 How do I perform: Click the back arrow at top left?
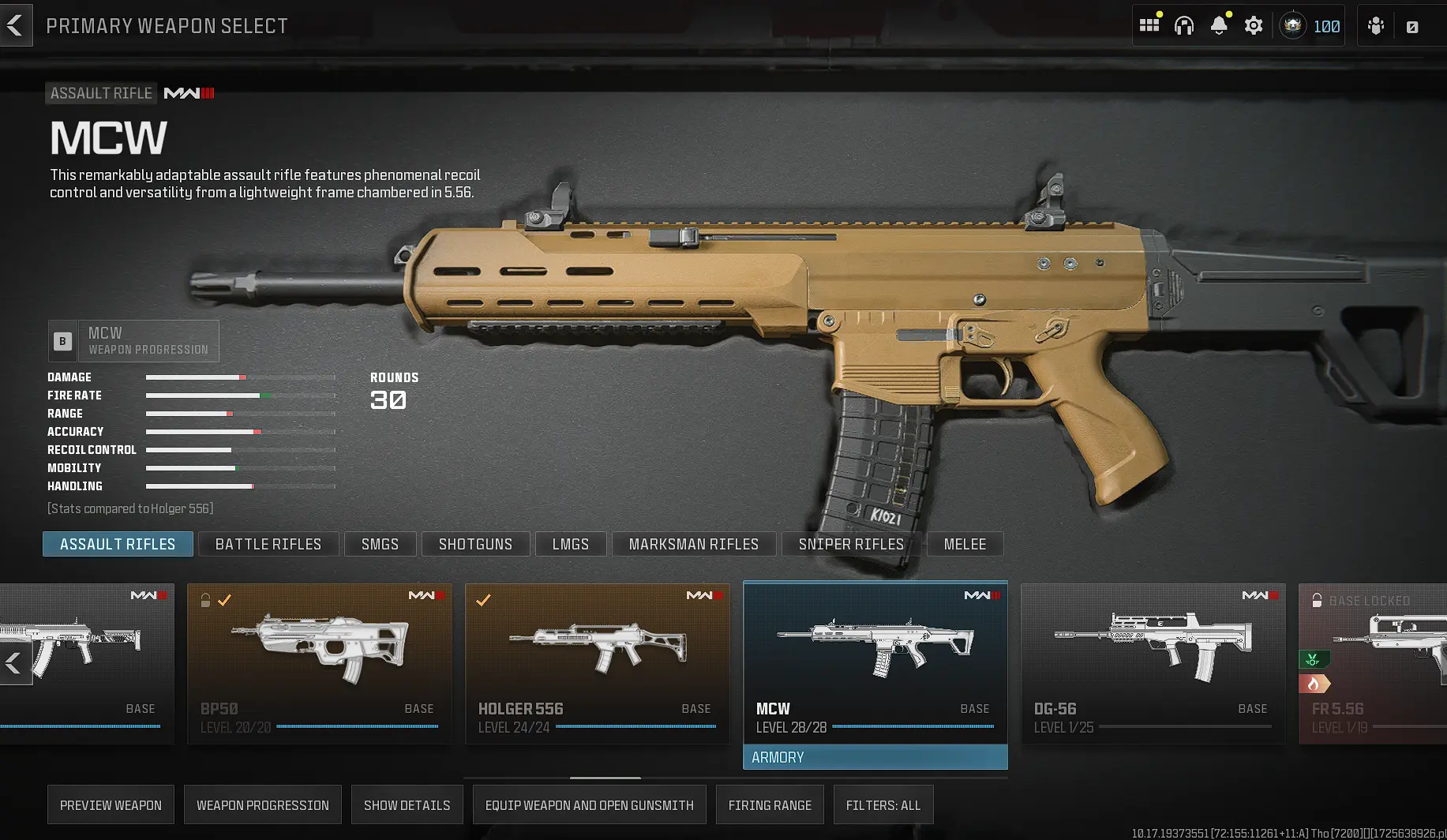pyautogui.click(x=16, y=24)
